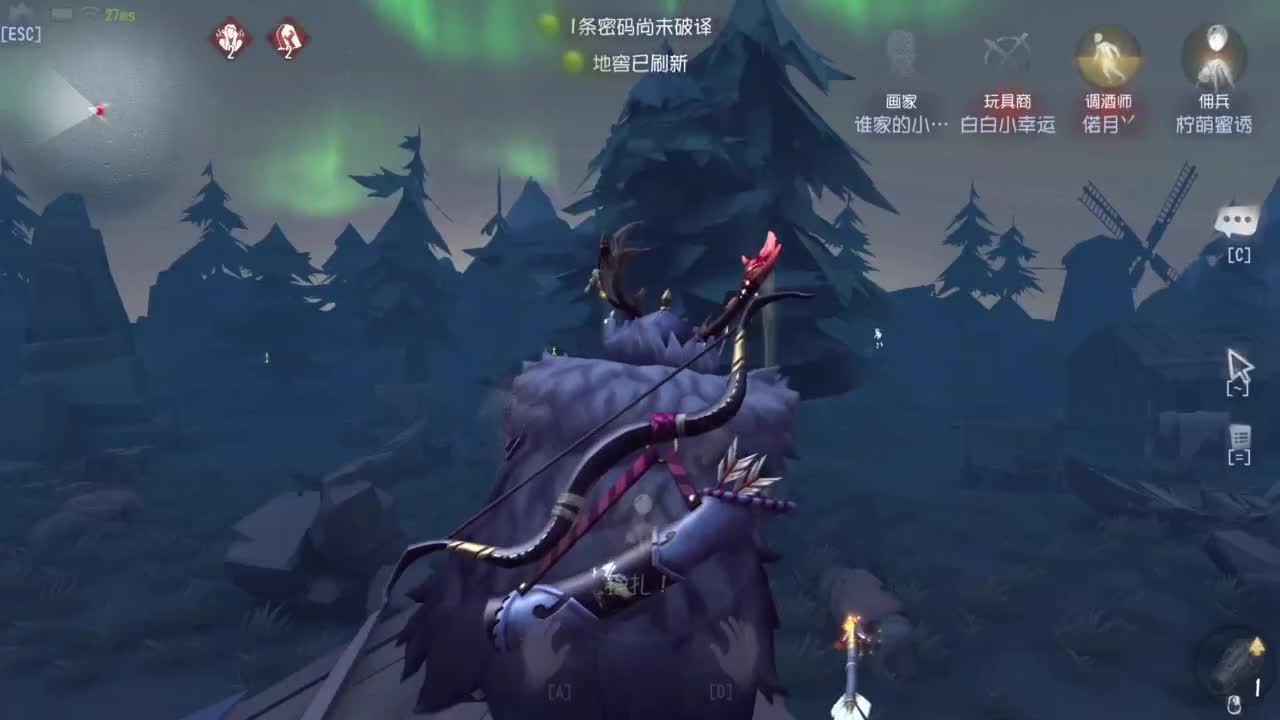
Task: Select the cursor mode icon labeled [~]
Action: coord(1240,370)
